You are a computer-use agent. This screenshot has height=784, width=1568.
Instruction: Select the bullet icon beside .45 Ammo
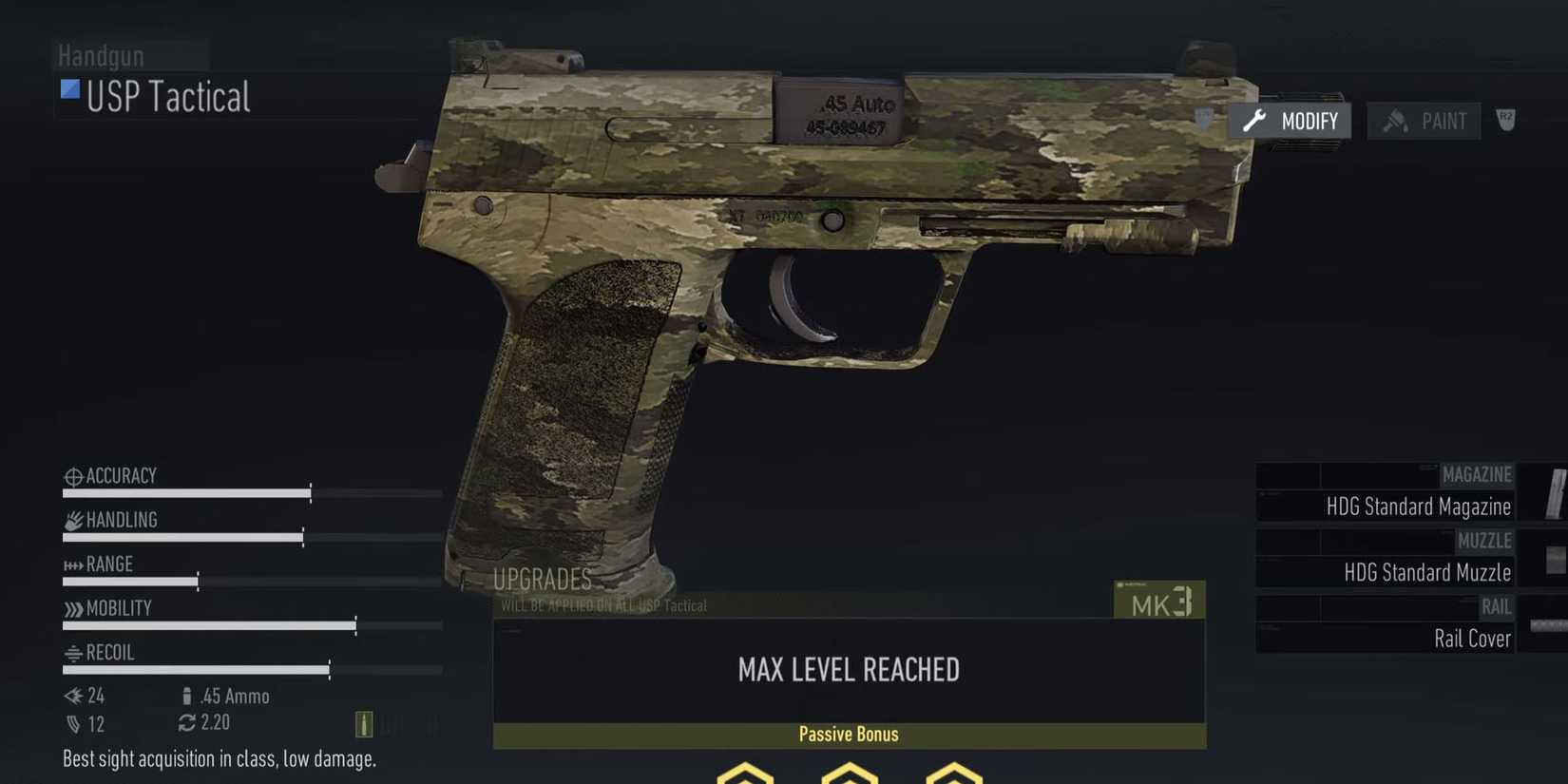tap(187, 697)
